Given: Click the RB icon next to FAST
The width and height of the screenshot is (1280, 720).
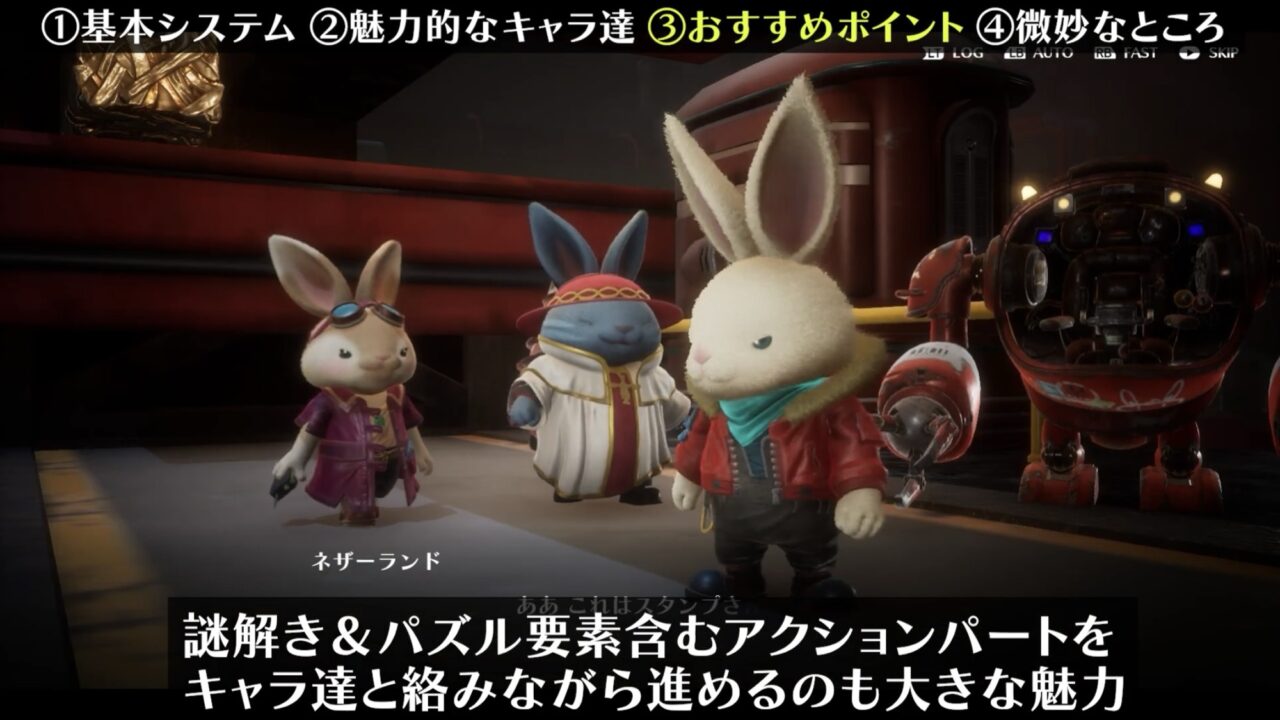Looking at the screenshot, I should click(x=1104, y=53).
